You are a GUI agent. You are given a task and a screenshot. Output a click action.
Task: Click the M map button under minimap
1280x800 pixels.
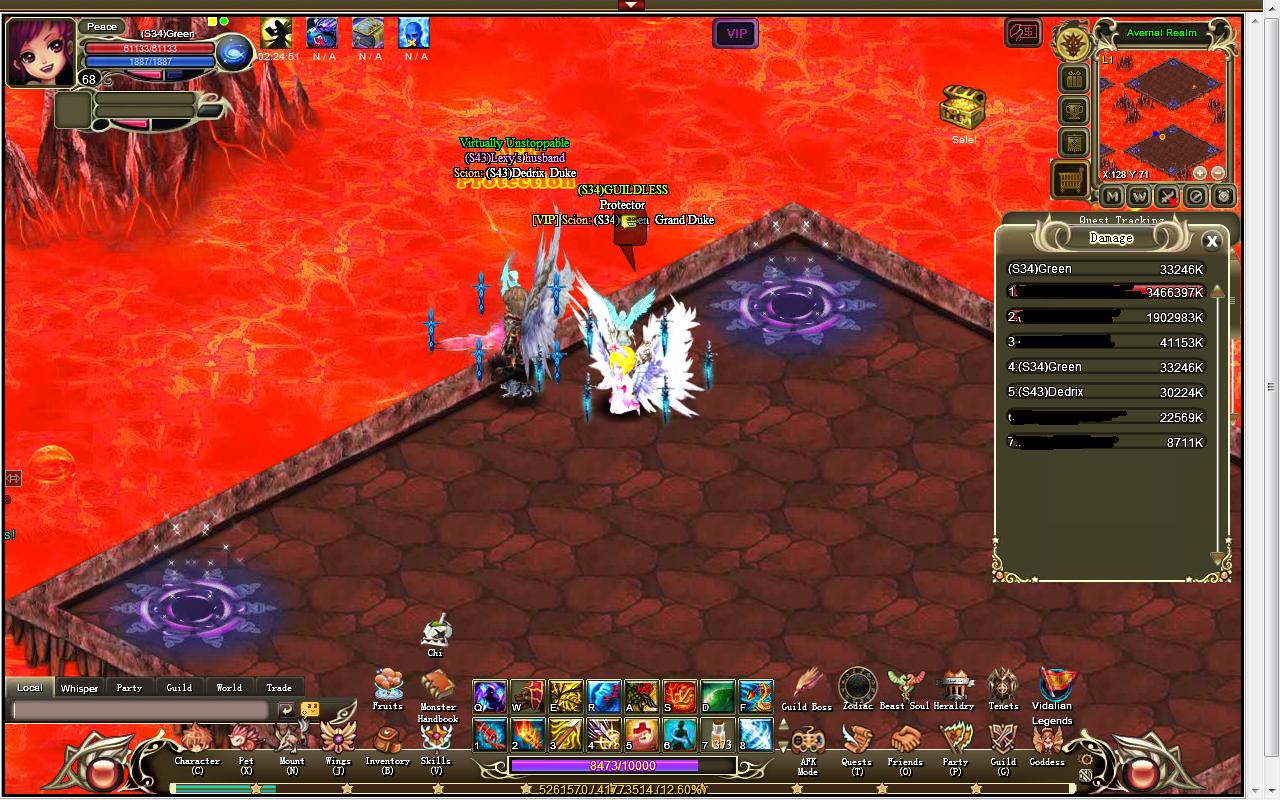1112,197
